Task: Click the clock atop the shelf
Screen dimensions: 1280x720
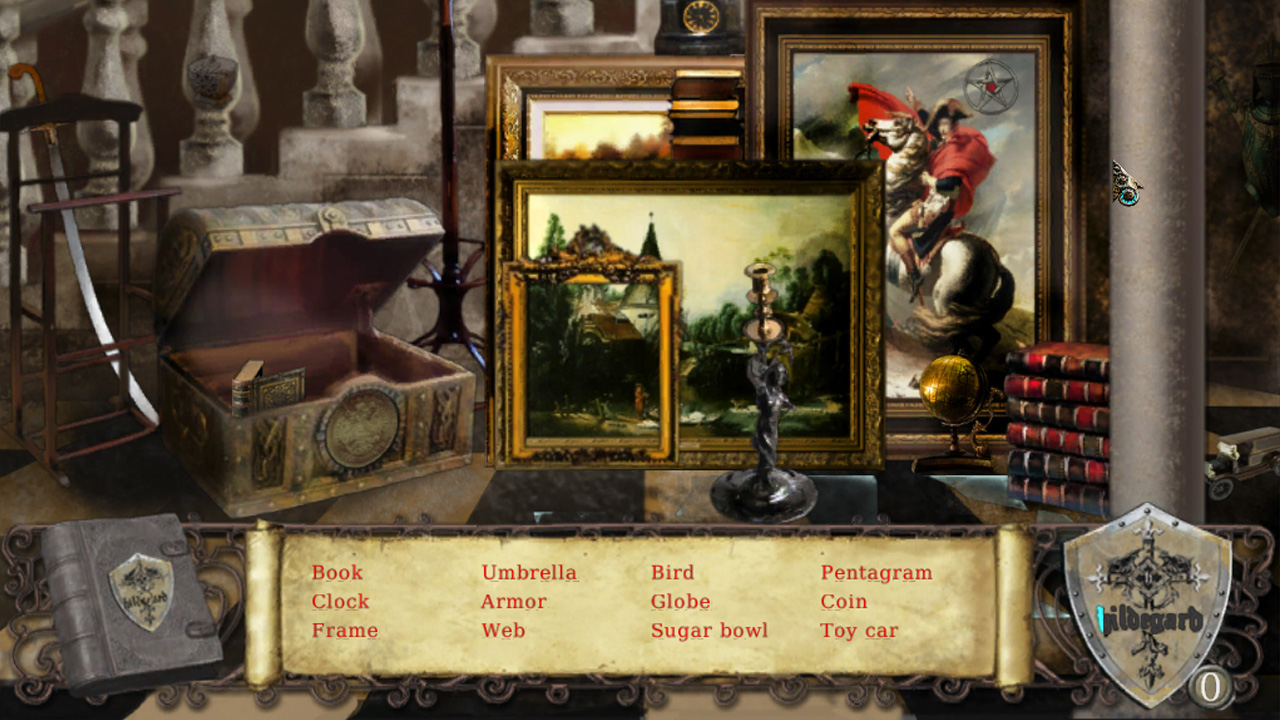Action: pos(700,18)
